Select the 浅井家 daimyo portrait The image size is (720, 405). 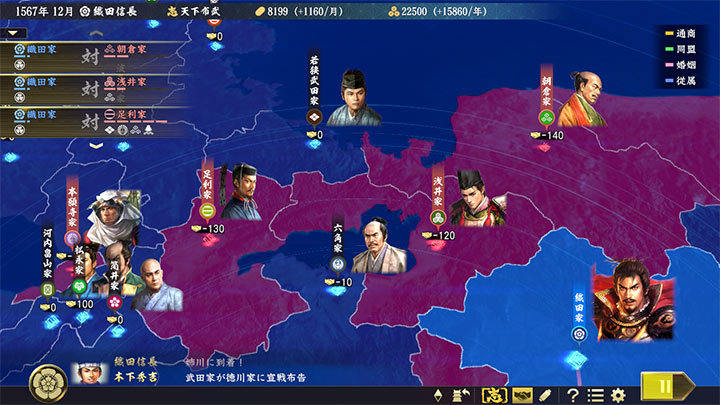477,198
